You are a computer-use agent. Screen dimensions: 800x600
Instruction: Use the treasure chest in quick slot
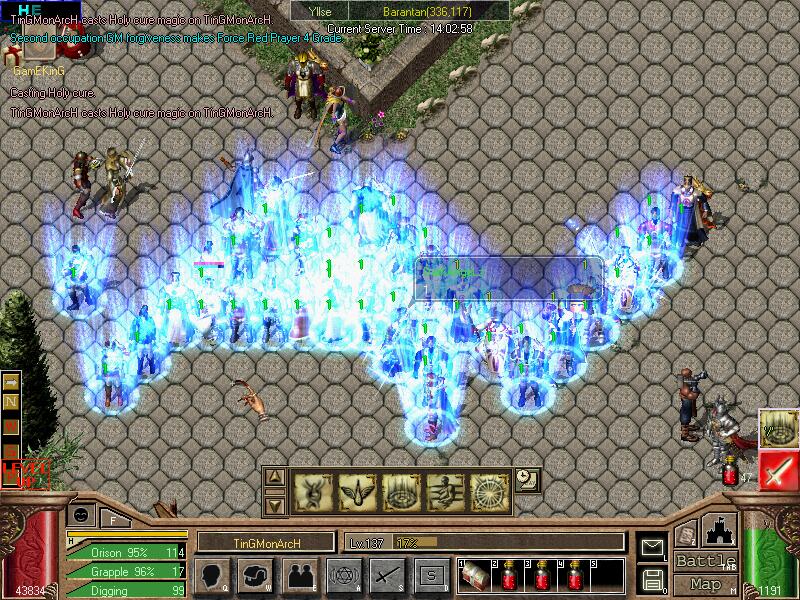click(476, 577)
